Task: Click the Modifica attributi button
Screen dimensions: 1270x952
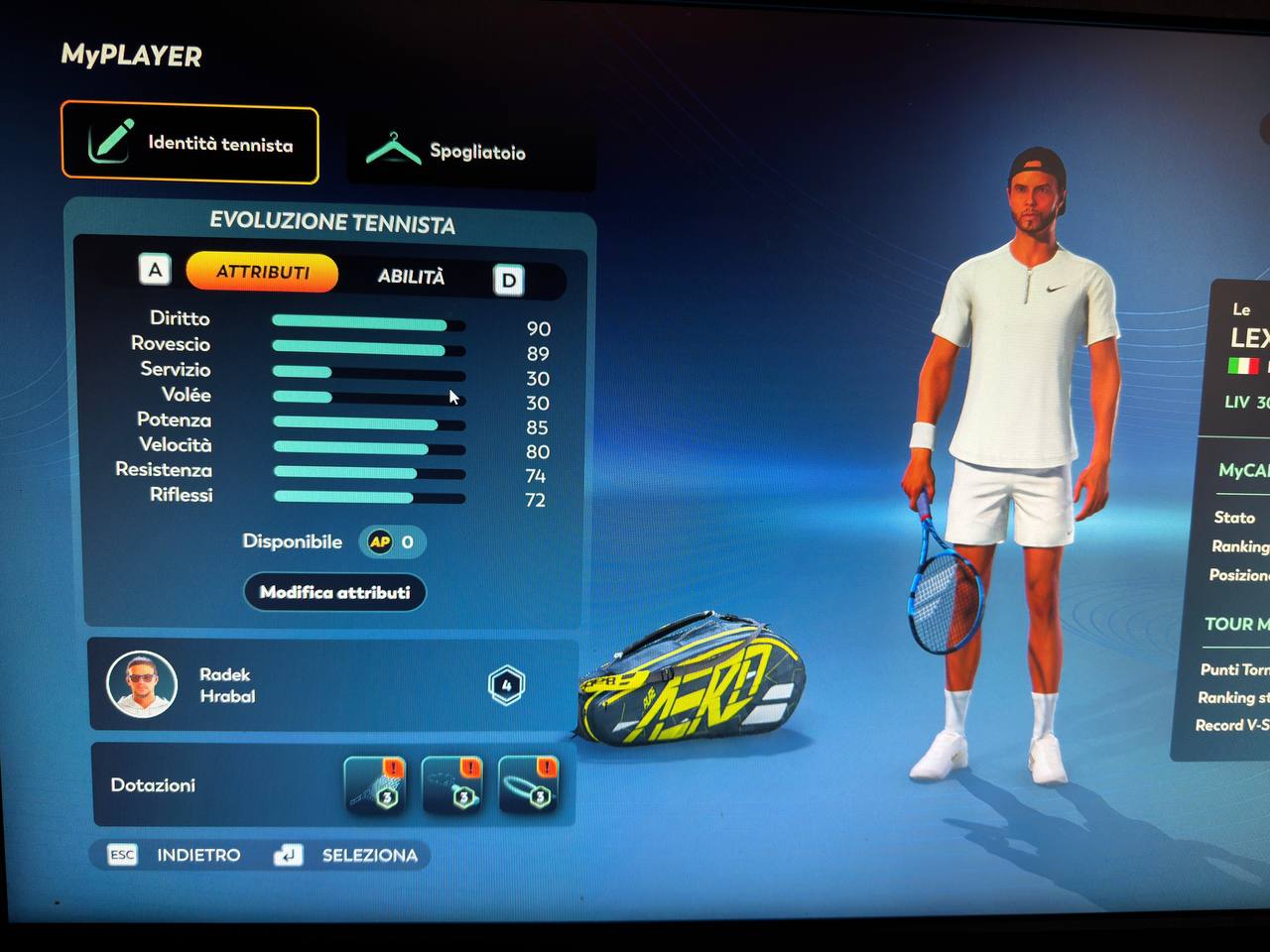Action: pos(334,592)
